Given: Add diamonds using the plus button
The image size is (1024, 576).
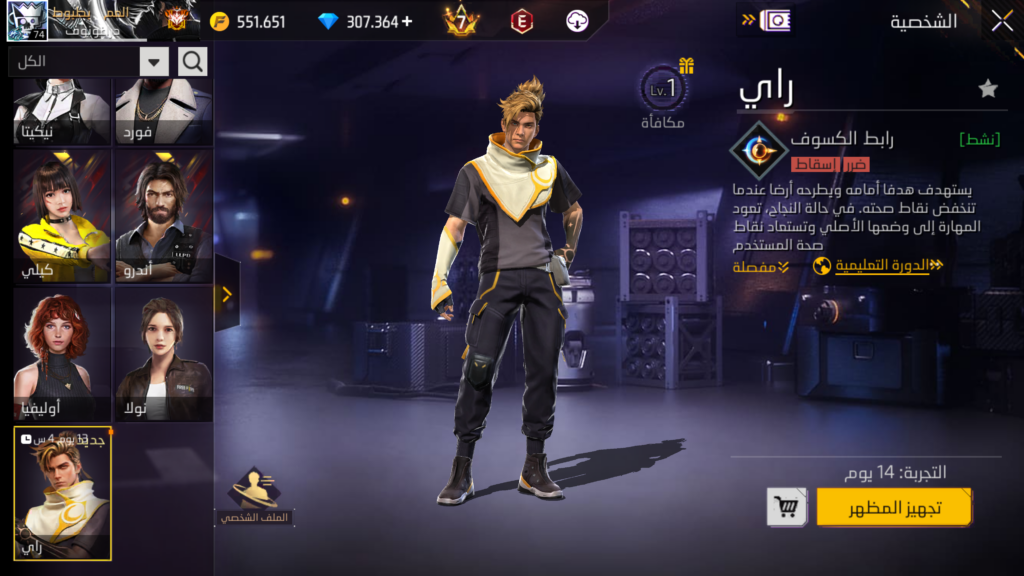Looking at the screenshot, I should 406,21.
